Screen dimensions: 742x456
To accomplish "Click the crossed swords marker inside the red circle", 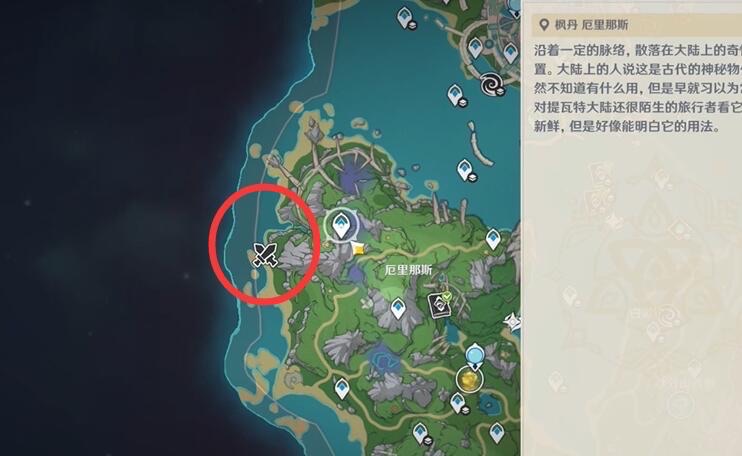I will pos(265,254).
